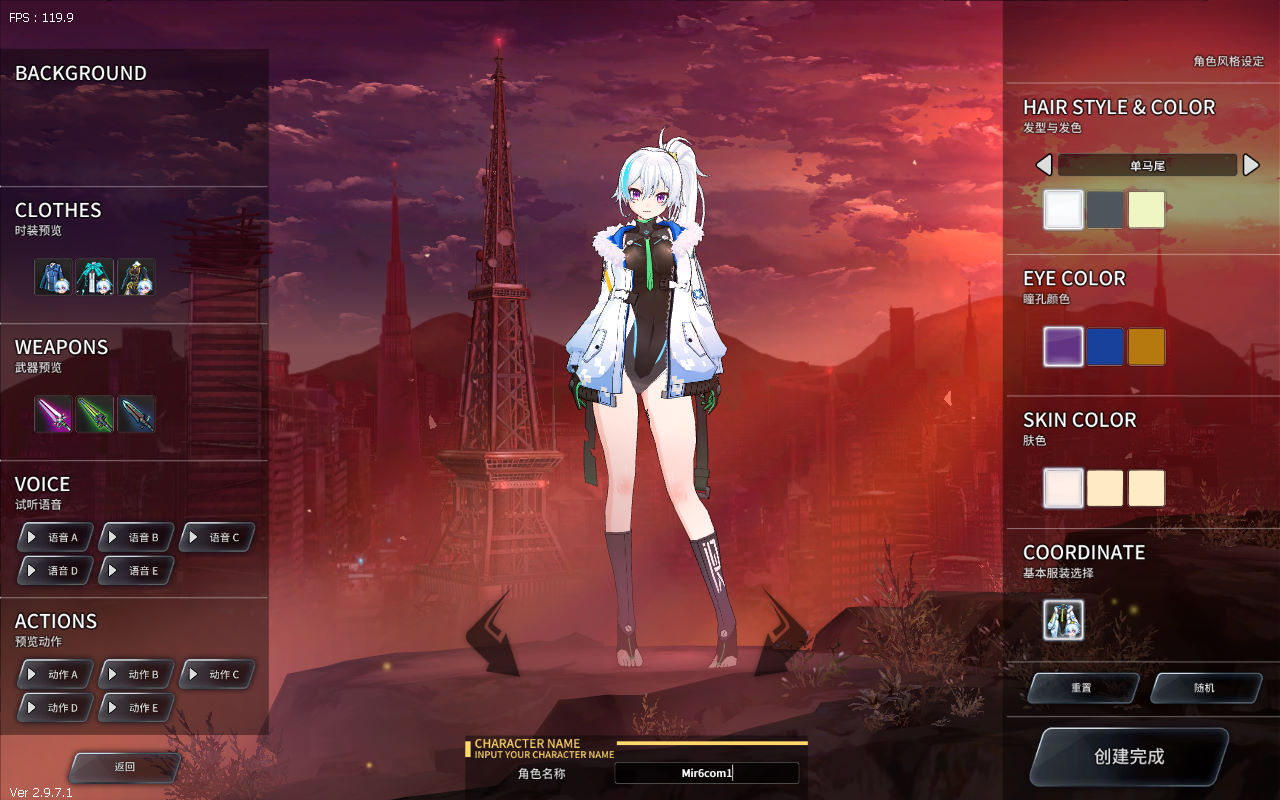
Task: Pick the purple eye color swatch
Action: (1063, 347)
